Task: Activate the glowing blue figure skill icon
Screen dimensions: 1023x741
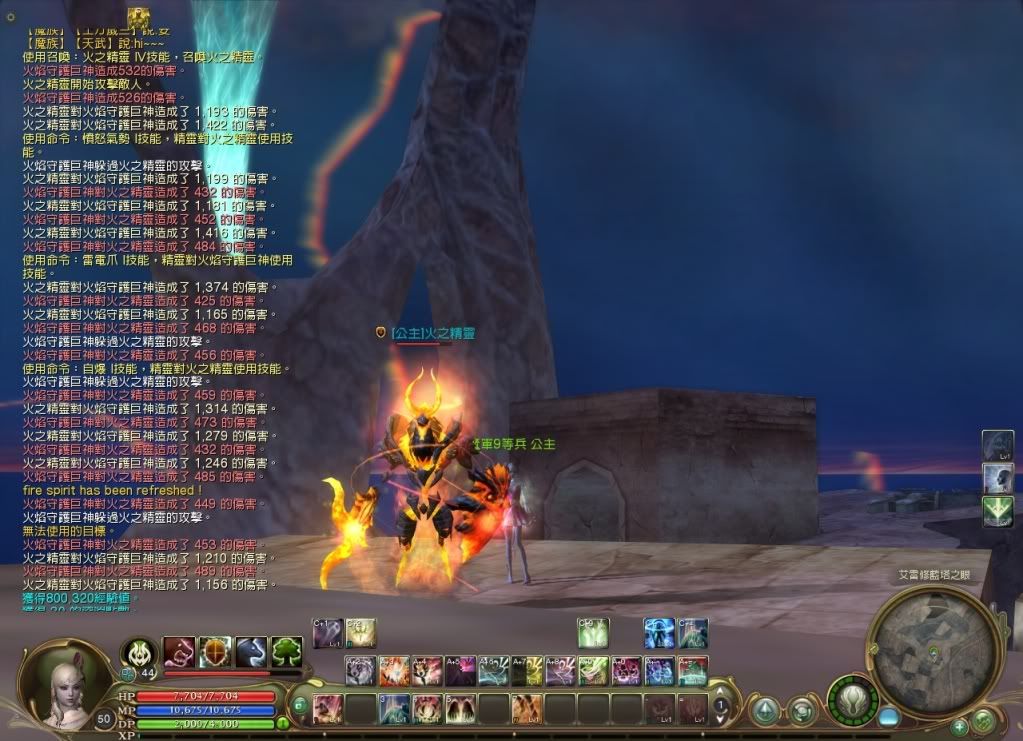Action: coord(658,632)
